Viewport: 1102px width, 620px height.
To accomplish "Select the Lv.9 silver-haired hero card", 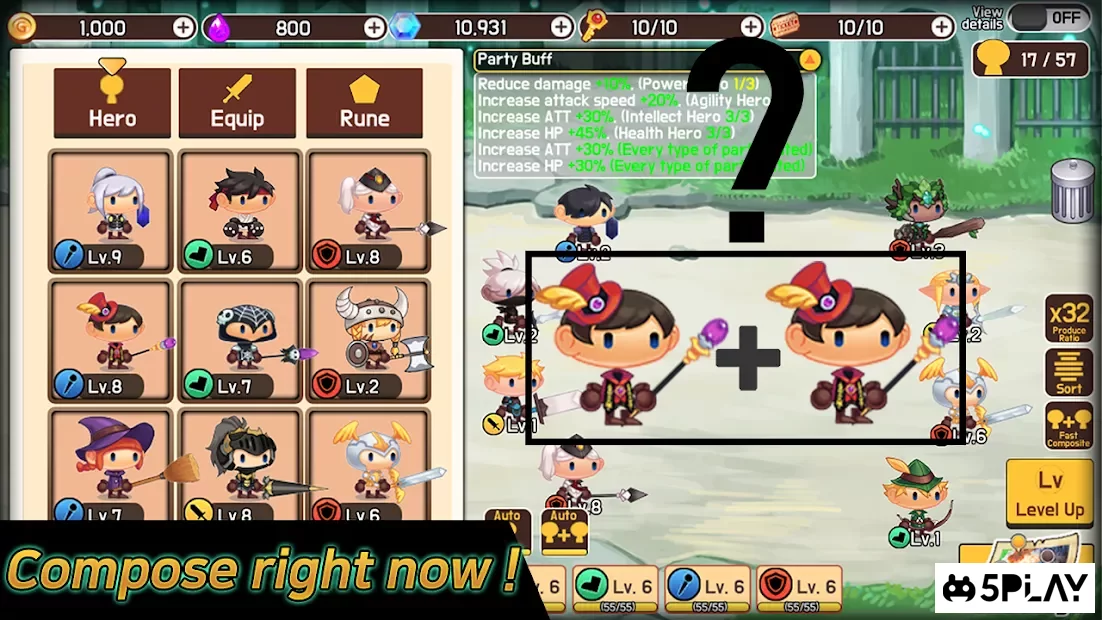I will point(112,212).
